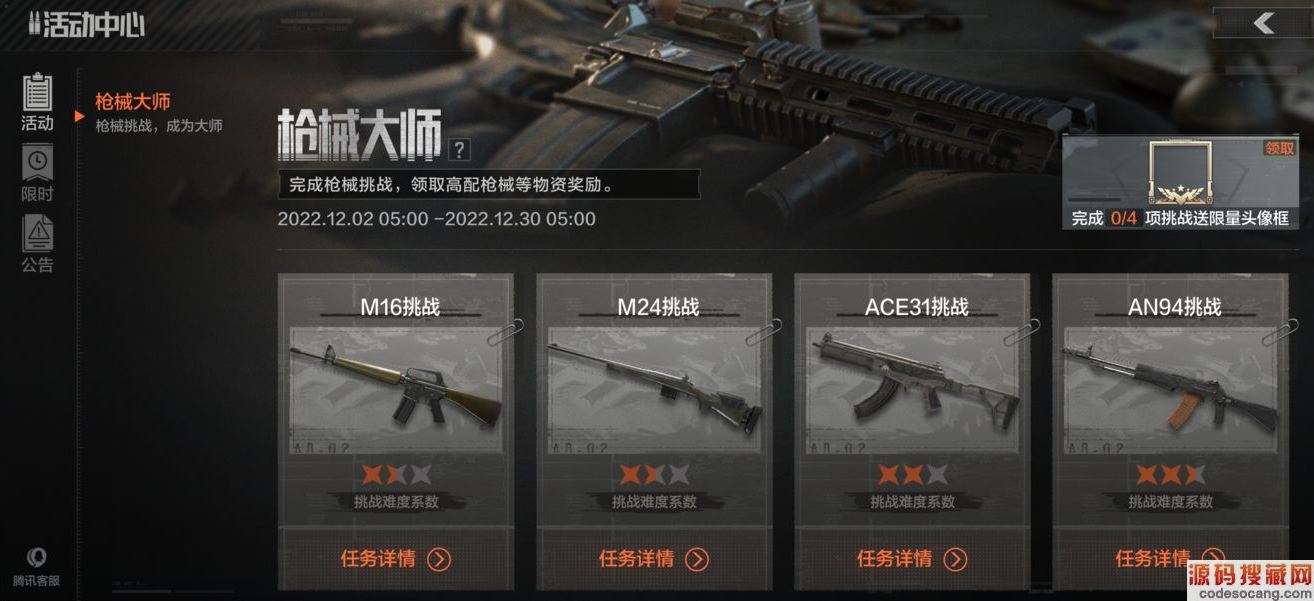Show help via the question mark icon
The height and width of the screenshot is (601, 1314).
point(459,151)
